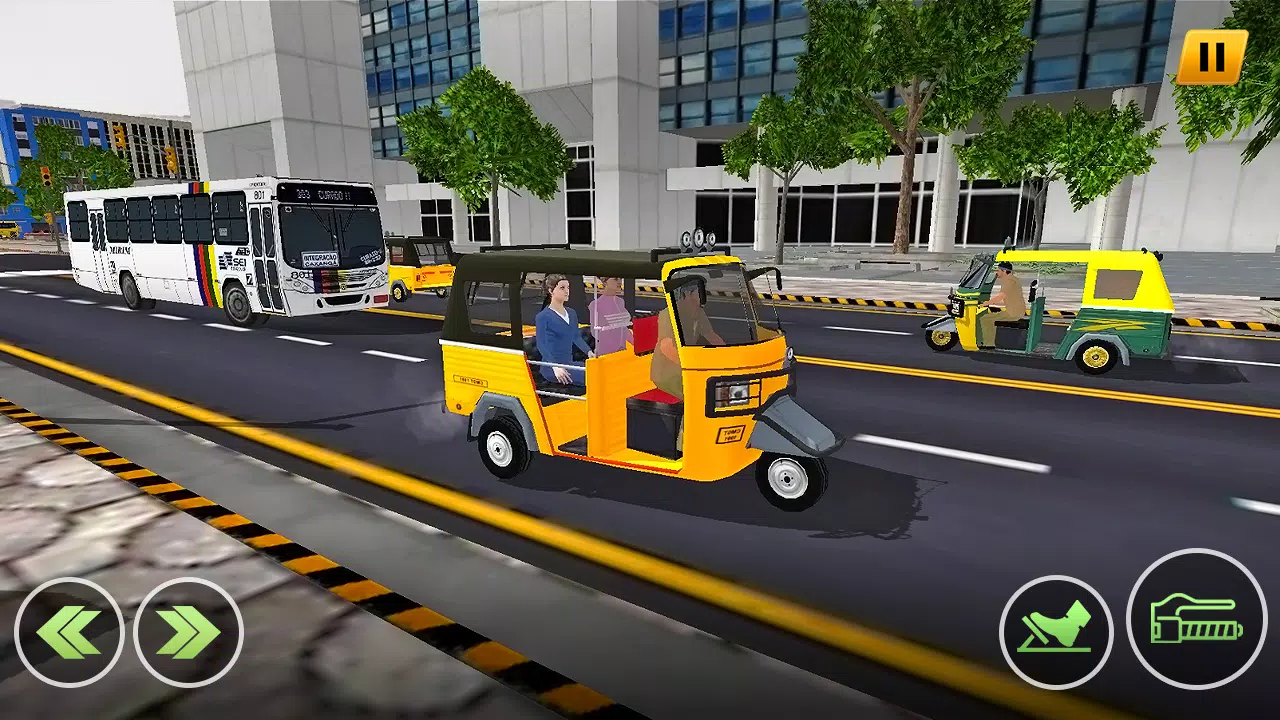Select the left steering arrow control
Viewport: 1280px width, 720px height.
coord(68,630)
